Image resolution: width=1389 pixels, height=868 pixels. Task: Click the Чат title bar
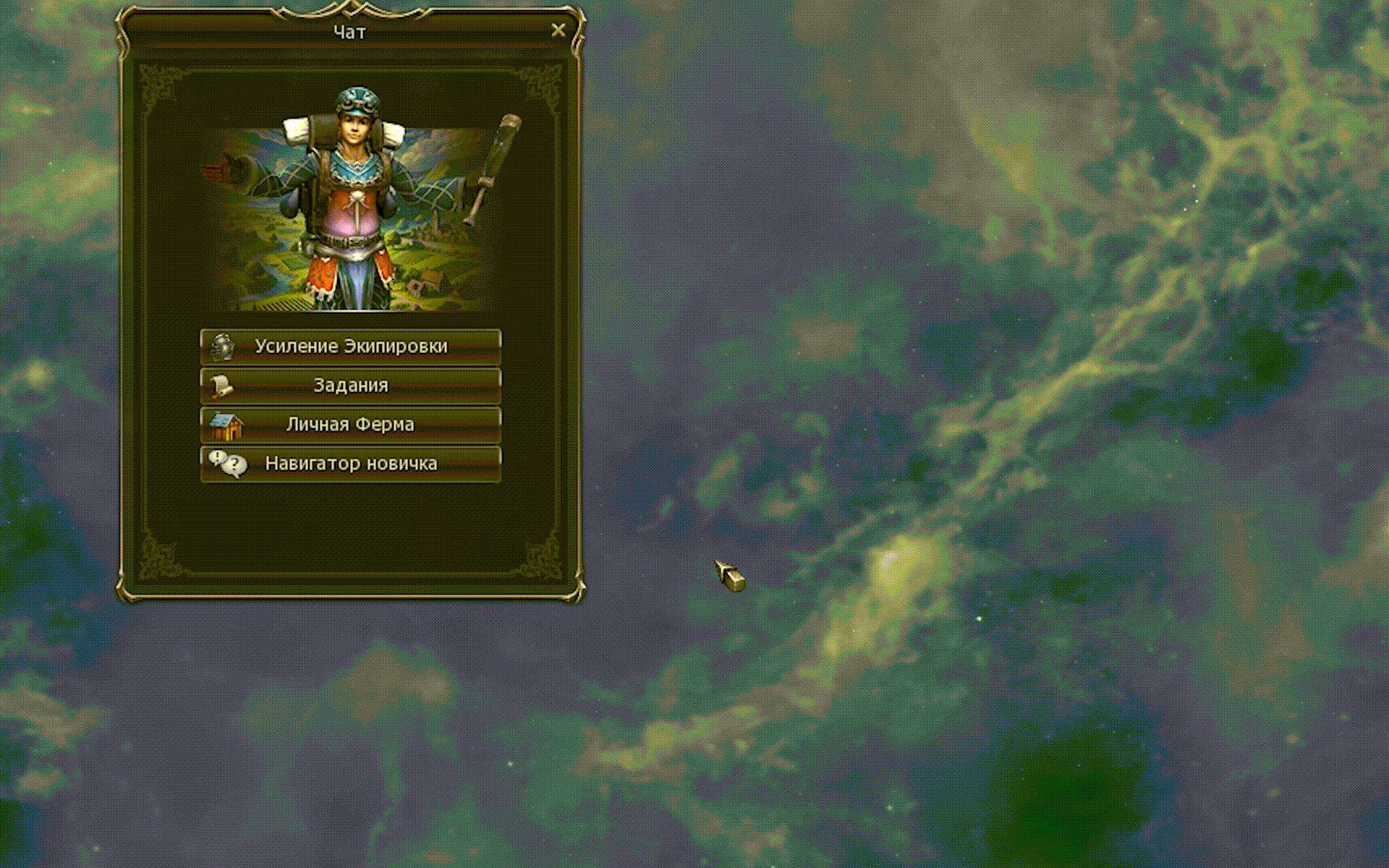click(350, 31)
